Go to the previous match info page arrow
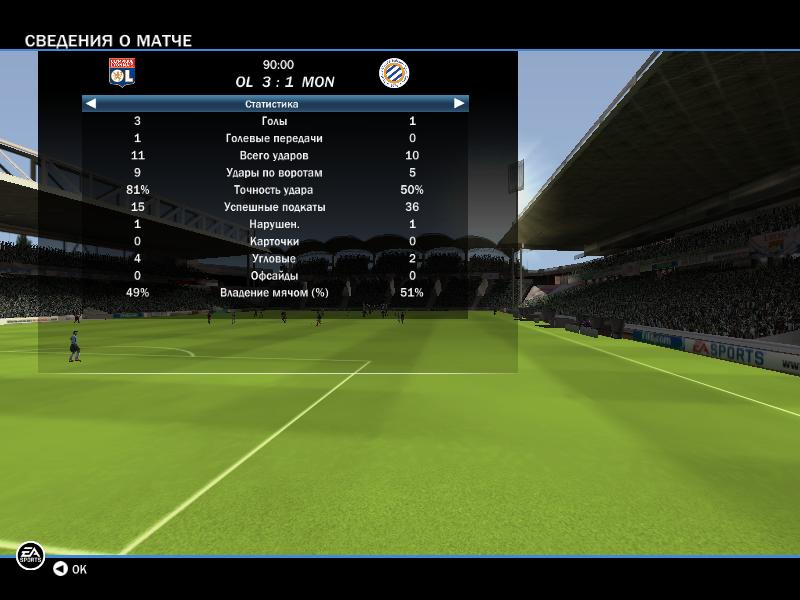 click(91, 103)
